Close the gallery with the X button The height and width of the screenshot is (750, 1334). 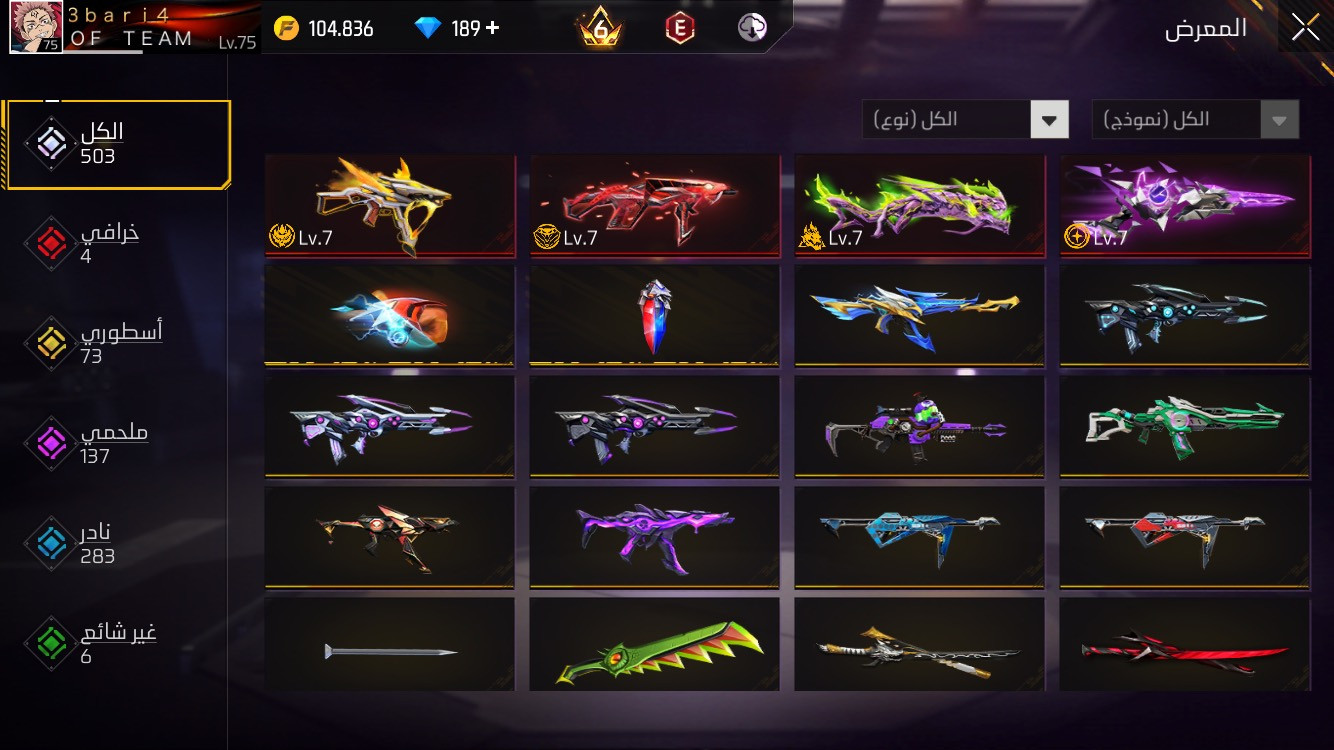click(1305, 28)
